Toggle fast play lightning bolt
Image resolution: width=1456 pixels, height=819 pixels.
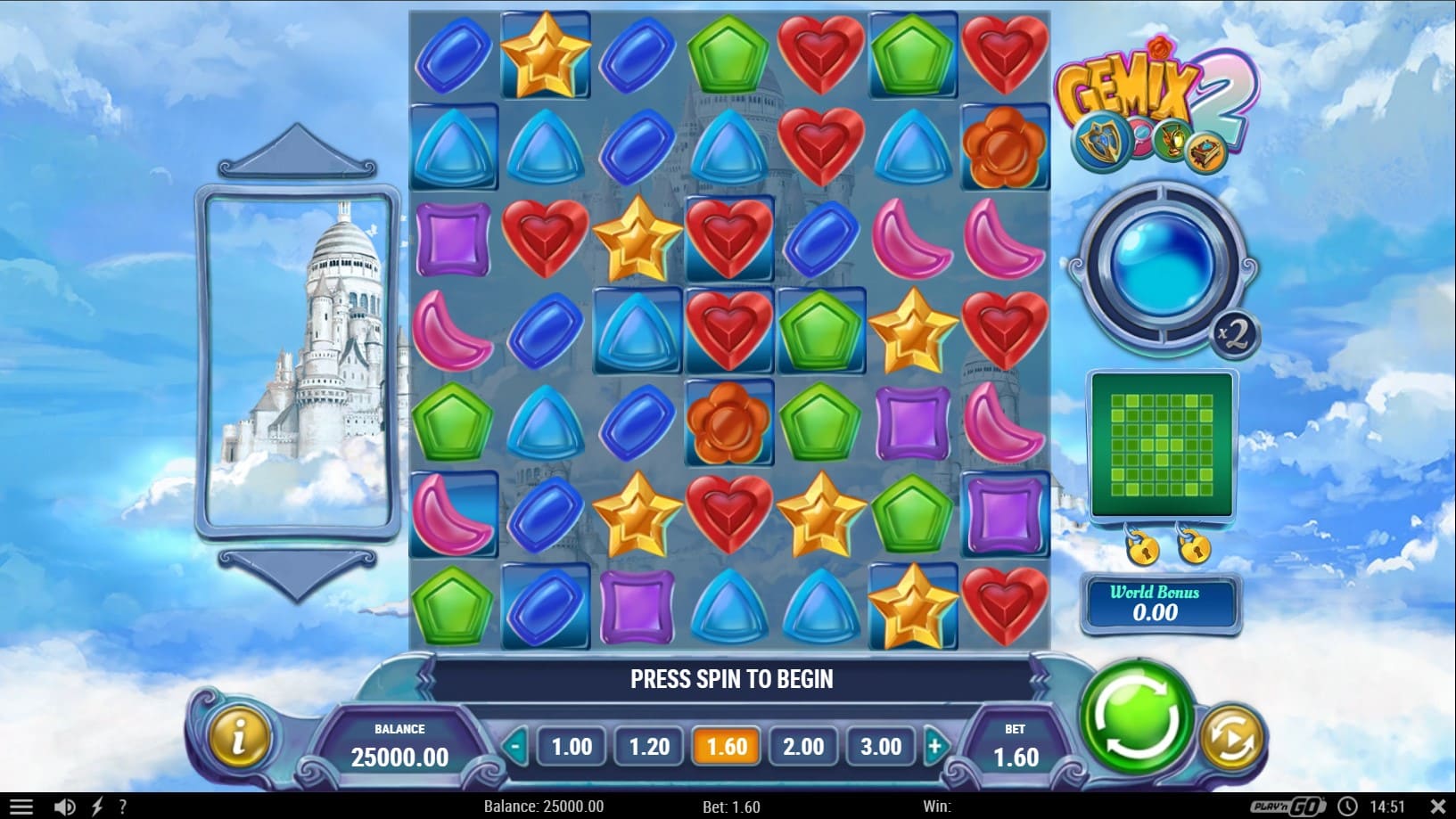click(97, 807)
